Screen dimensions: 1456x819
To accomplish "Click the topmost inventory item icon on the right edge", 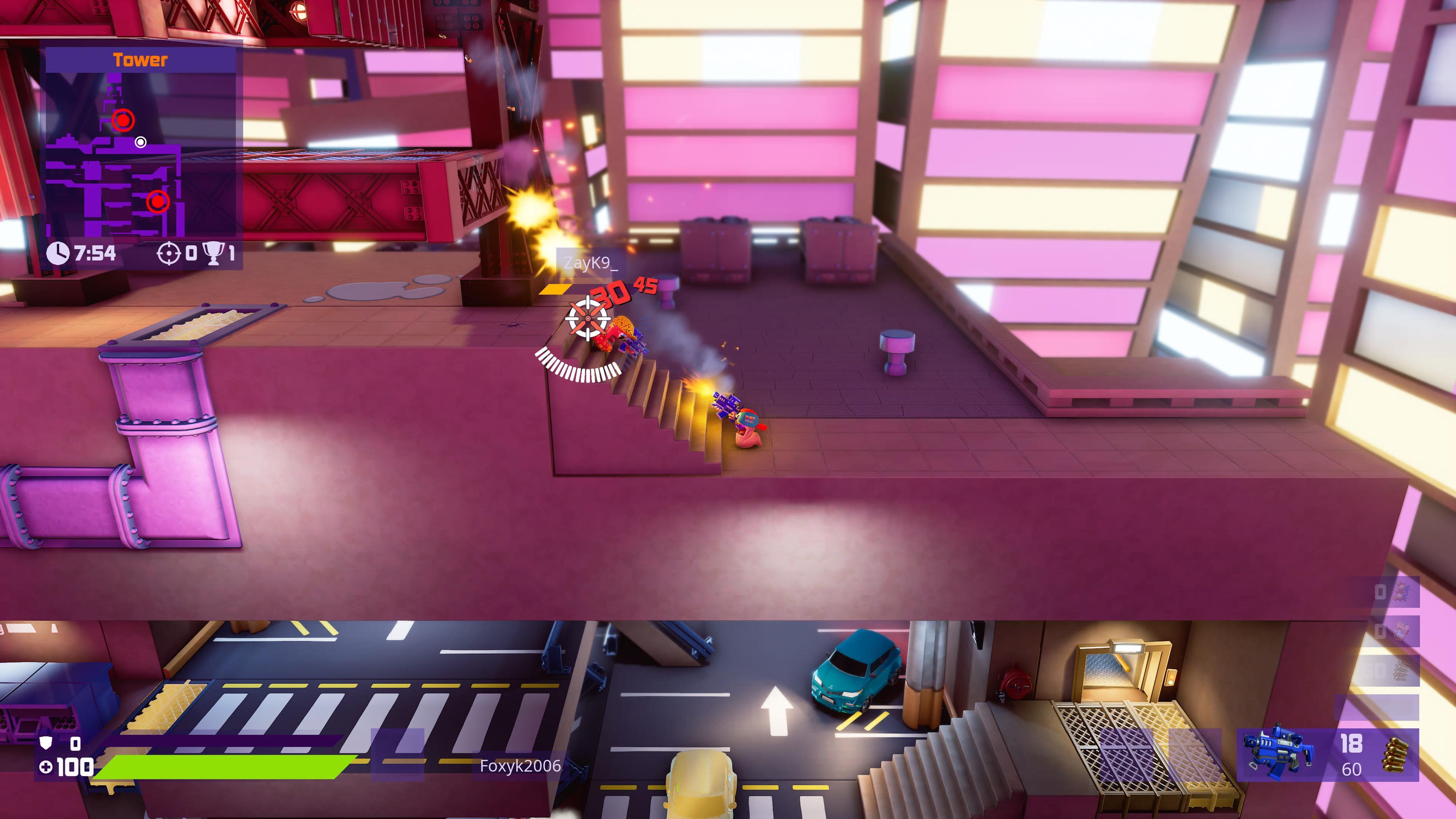I will tap(1402, 591).
